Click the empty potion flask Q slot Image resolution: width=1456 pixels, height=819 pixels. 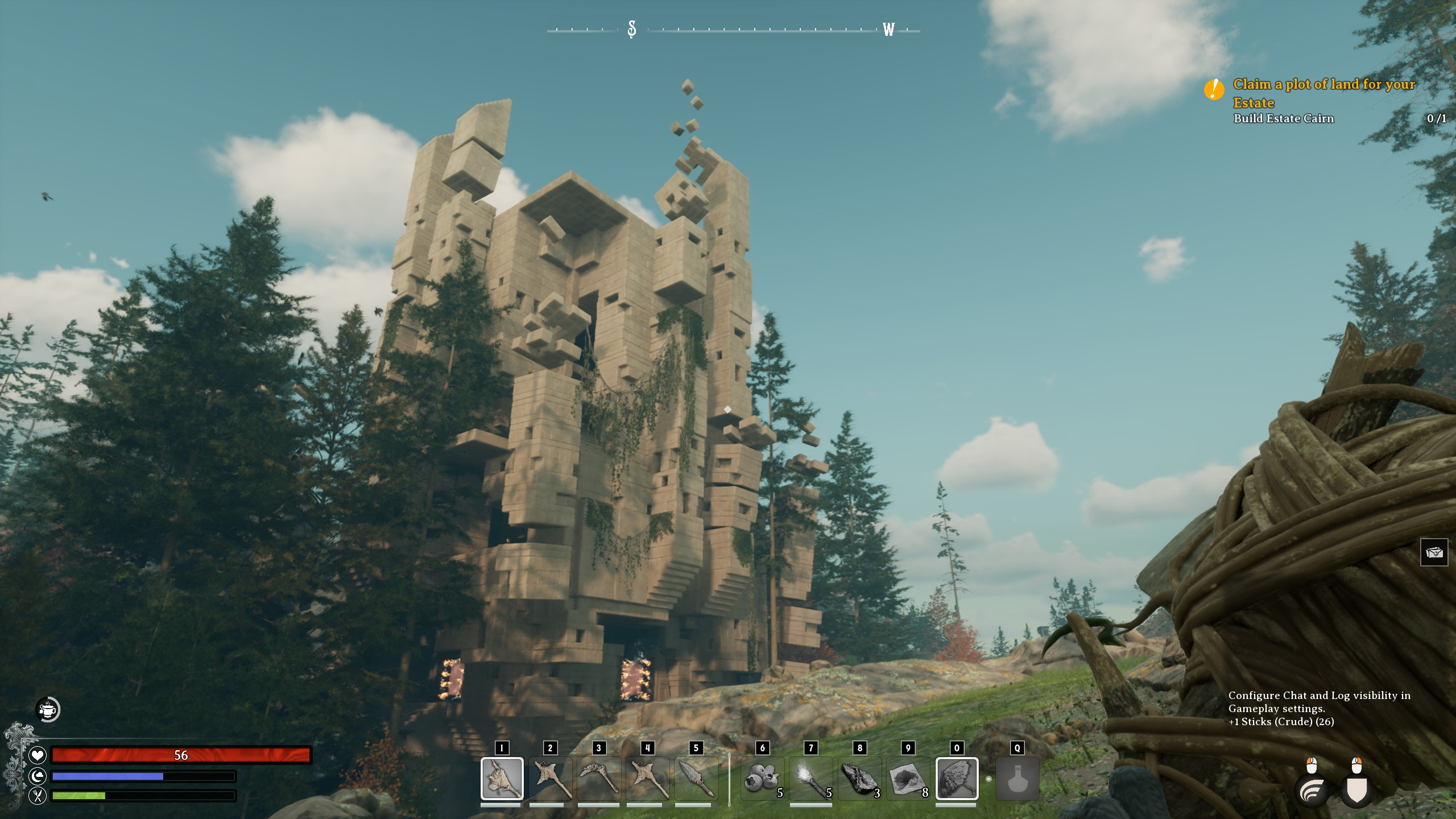tap(1017, 778)
